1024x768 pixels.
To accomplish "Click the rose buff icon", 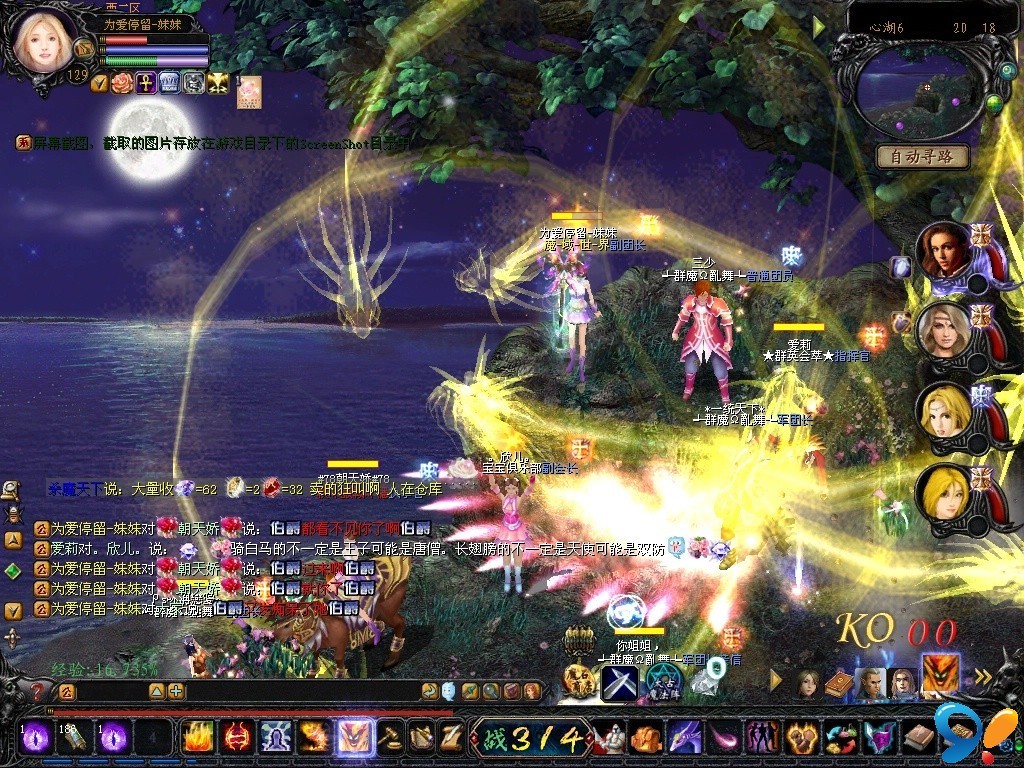I will [x=122, y=83].
